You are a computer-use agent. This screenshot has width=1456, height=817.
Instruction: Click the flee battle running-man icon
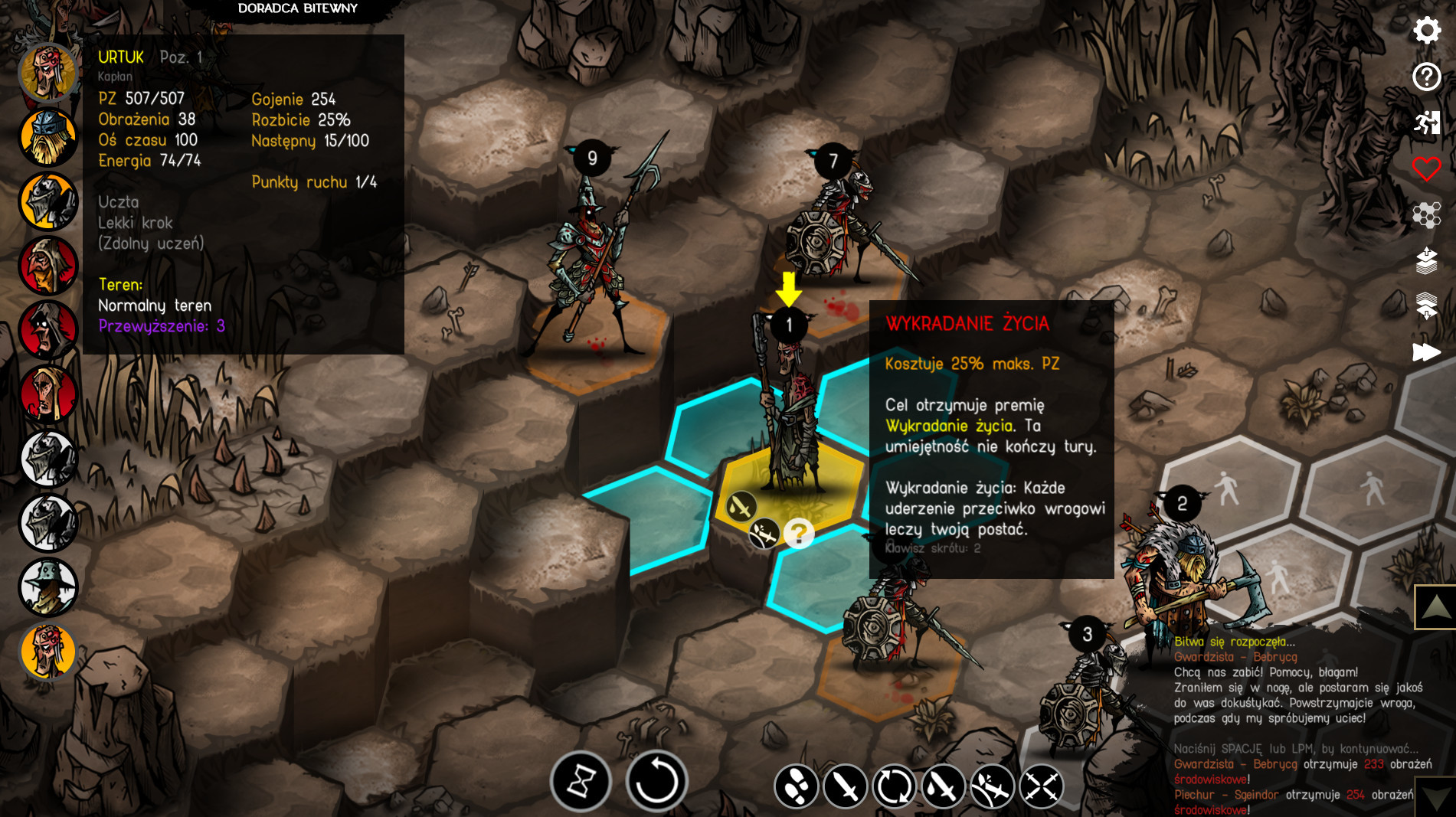point(1426,123)
